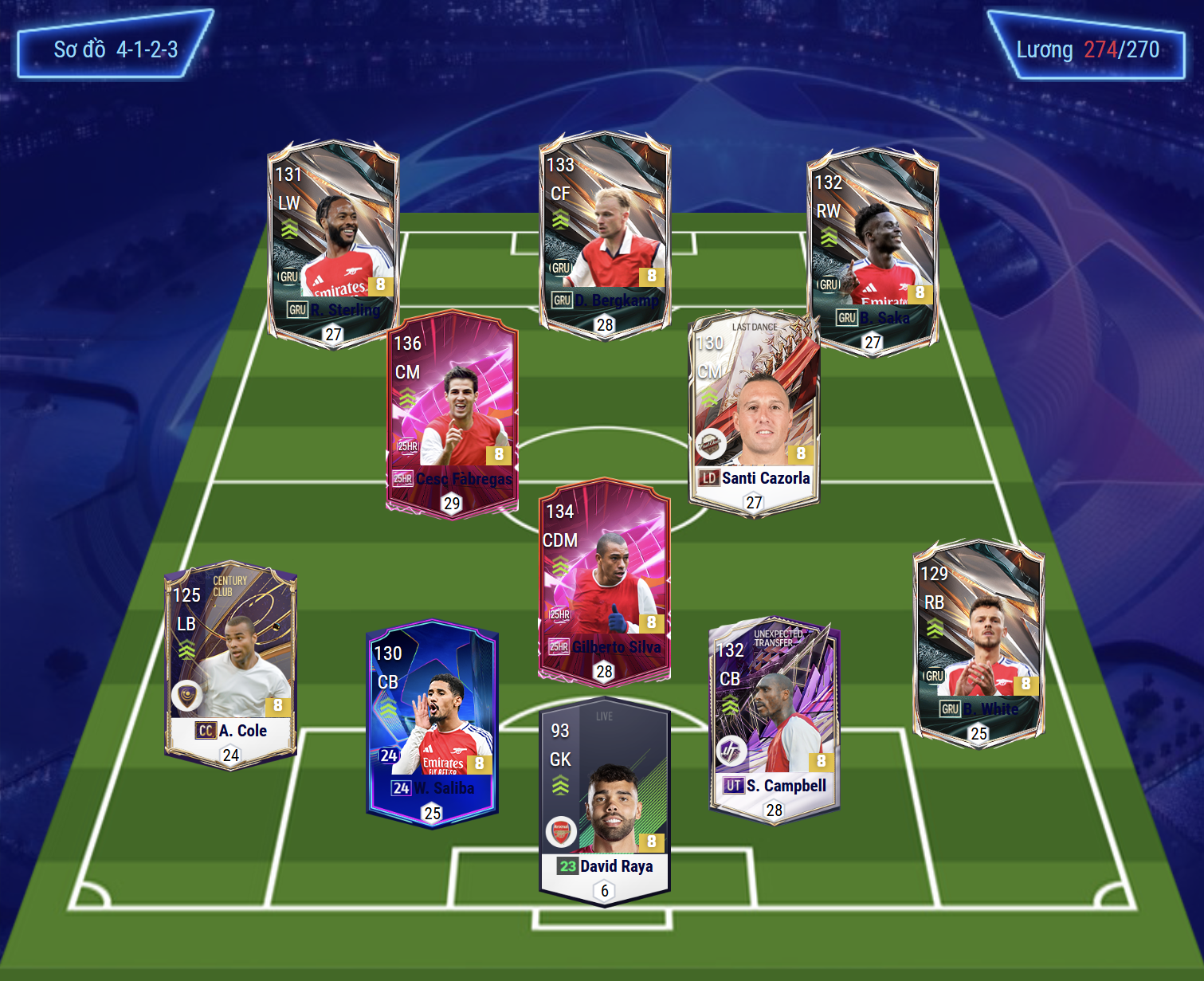Viewport: 1204px width, 981px height.
Task: Select Cesc Fàbregas CM card
Action: 452,414
